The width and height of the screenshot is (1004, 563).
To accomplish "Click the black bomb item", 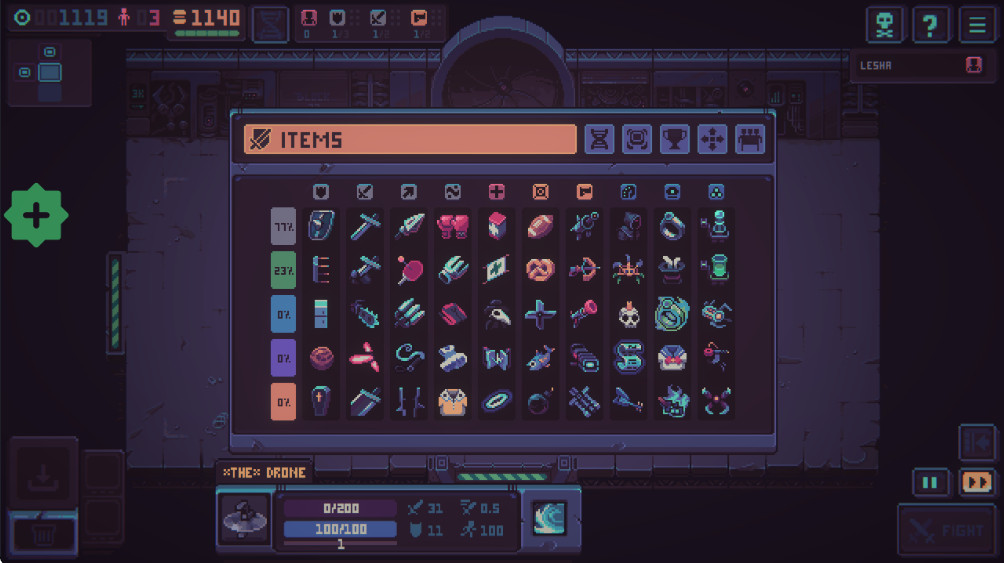I will 540,401.
